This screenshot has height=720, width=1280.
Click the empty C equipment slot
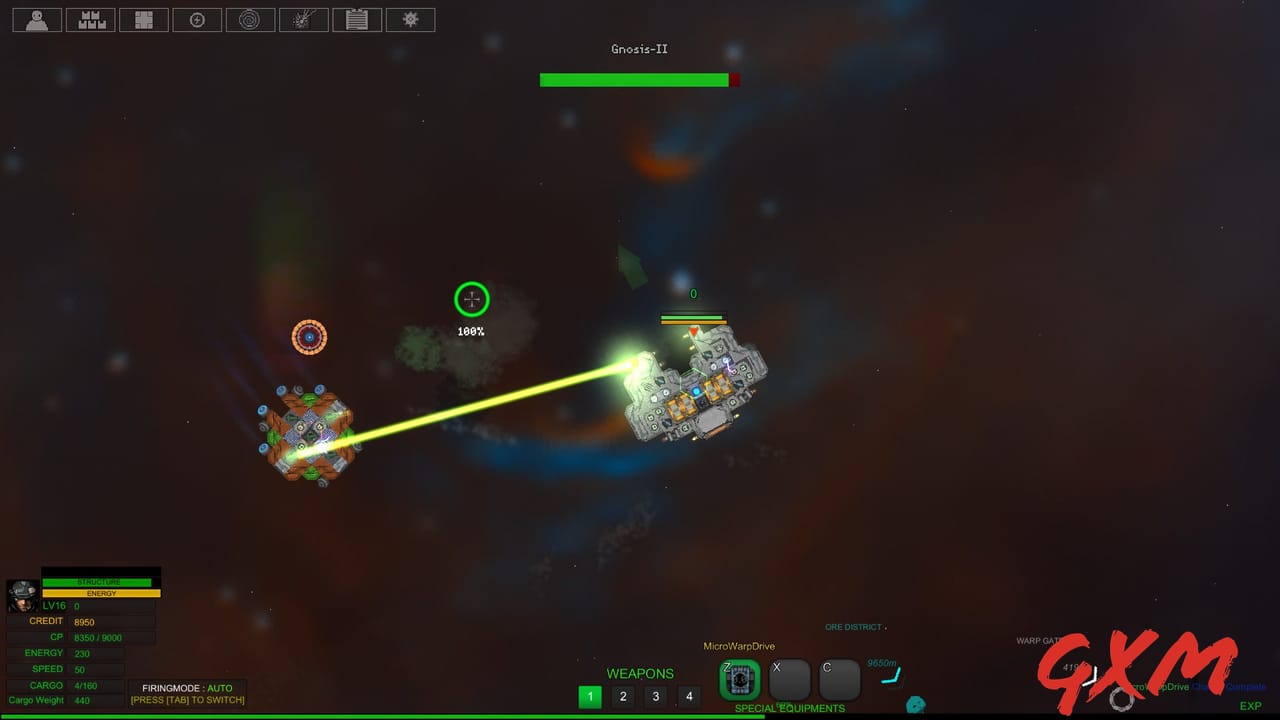coord(839,679)
